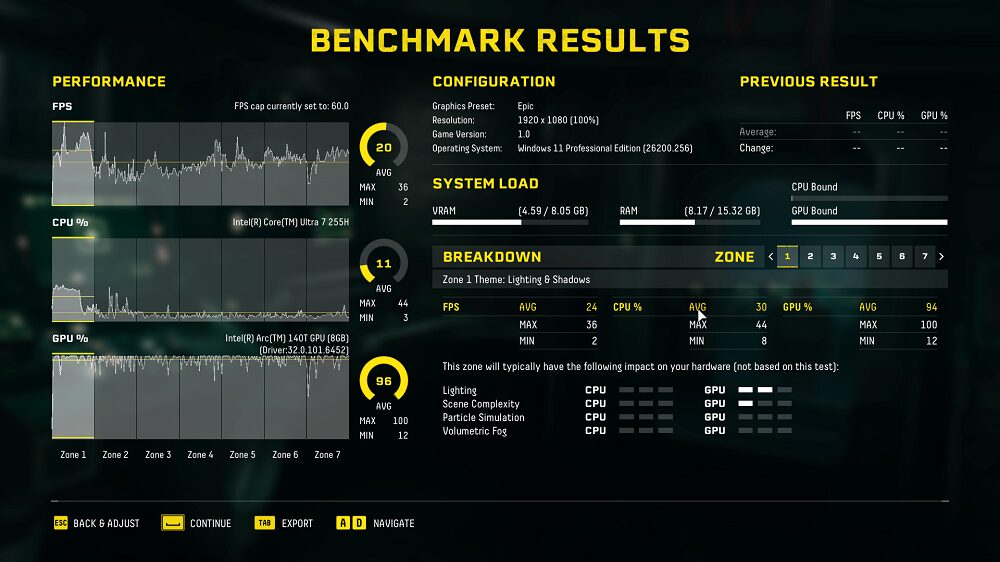Continue past the benchmark results
Image resolution: width=1000 pixels, height=562 pixels.
coord(197,523)
